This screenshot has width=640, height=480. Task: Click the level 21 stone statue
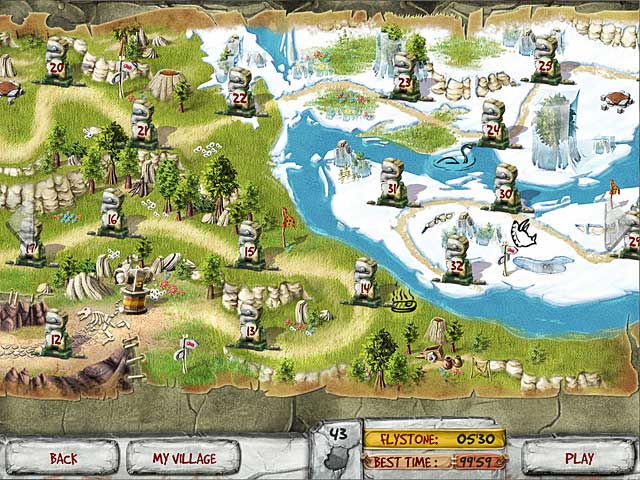(142, 124)
